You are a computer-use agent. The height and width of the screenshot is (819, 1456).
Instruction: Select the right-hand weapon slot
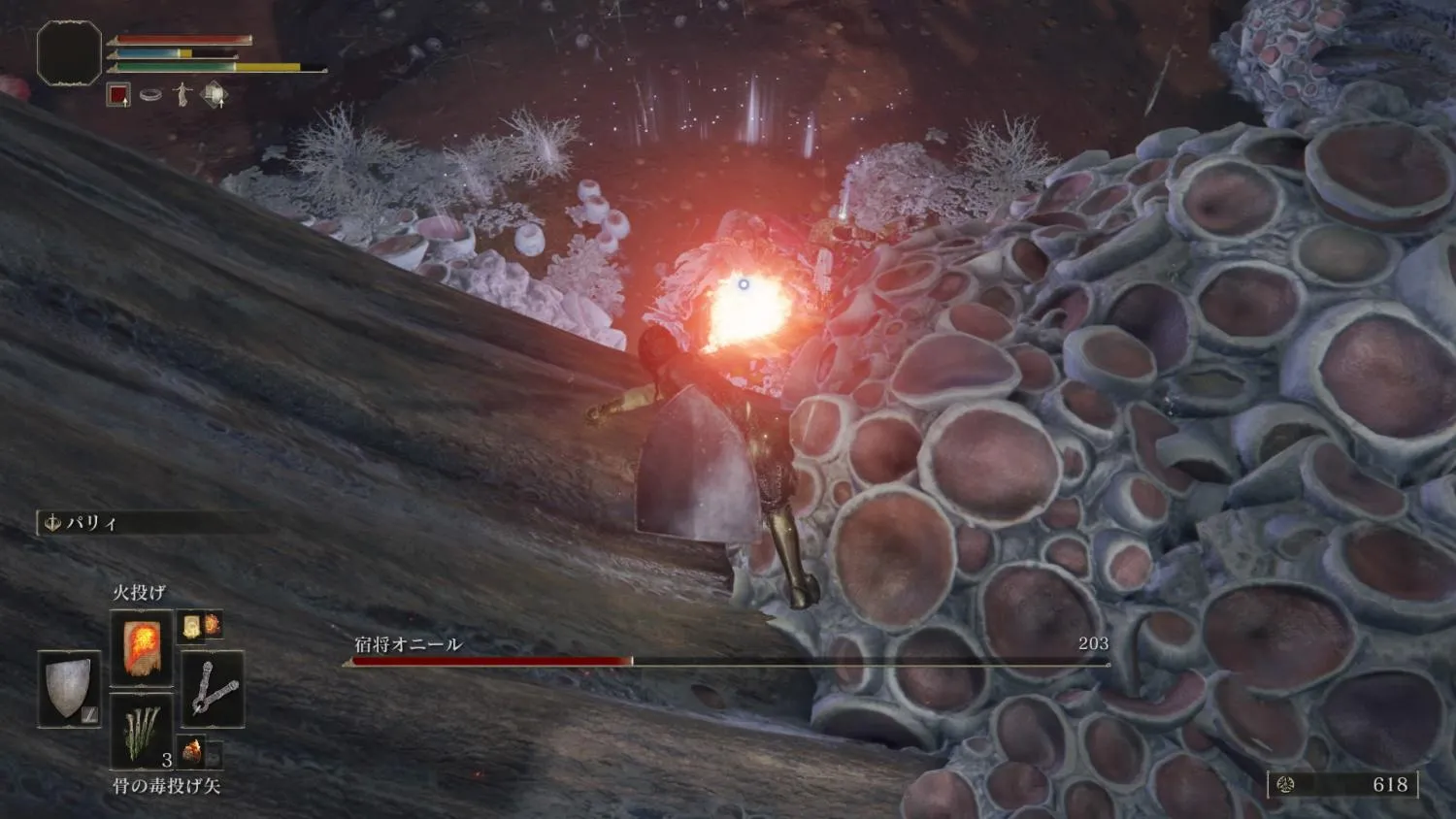213,688
